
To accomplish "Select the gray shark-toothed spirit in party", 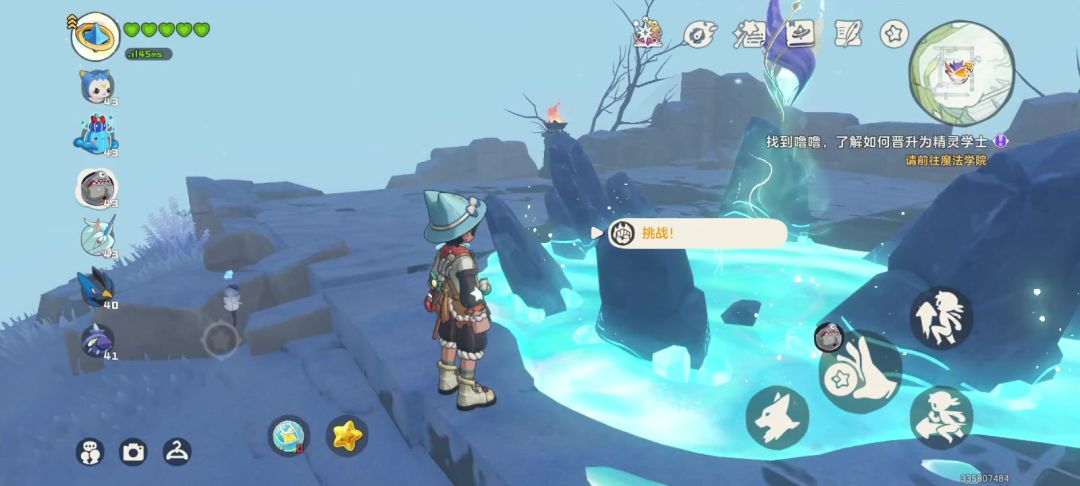I will (97, 186).
